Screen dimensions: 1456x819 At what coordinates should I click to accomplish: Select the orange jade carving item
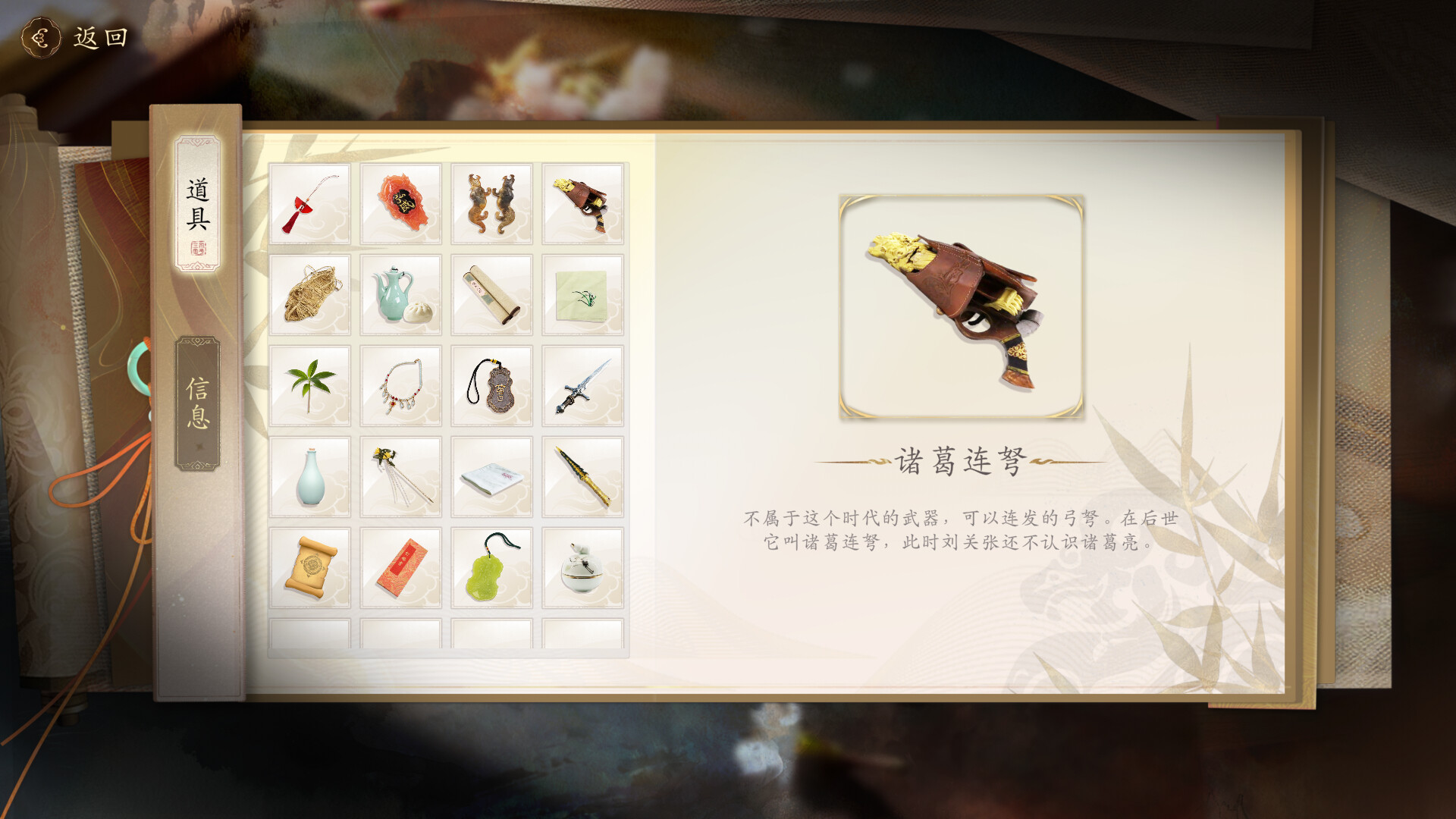400,201
